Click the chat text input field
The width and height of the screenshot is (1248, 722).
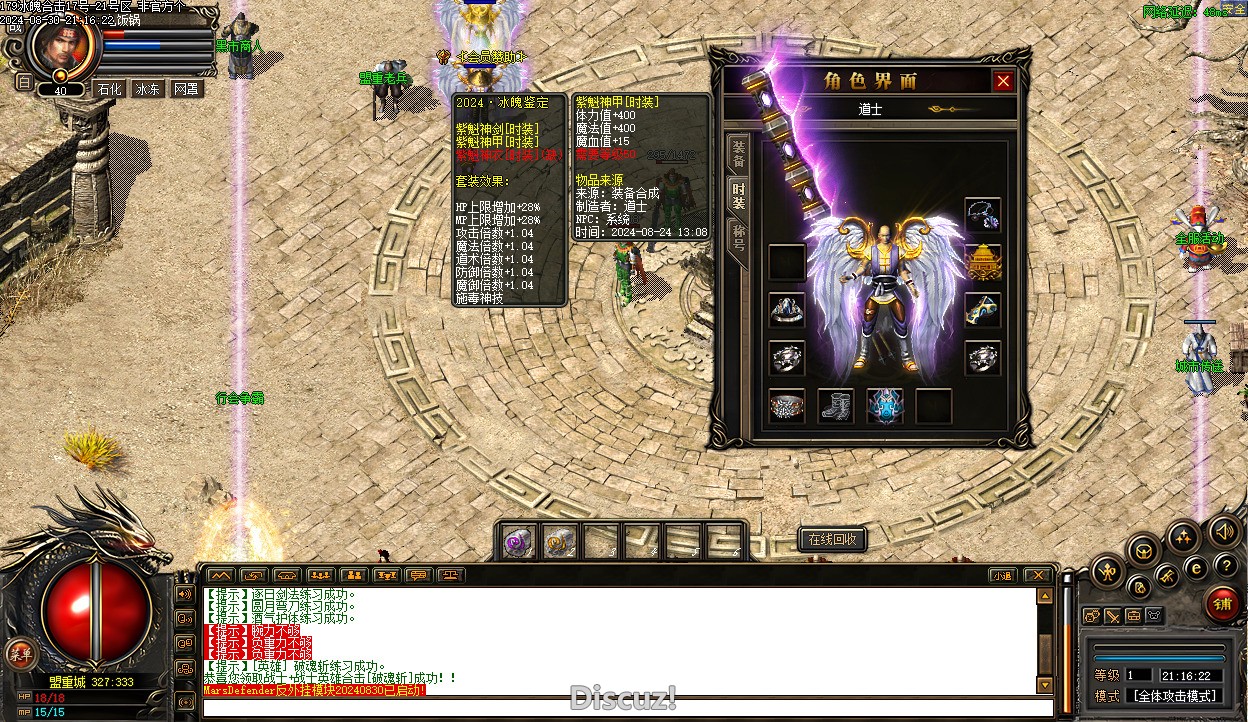[620, 708]
